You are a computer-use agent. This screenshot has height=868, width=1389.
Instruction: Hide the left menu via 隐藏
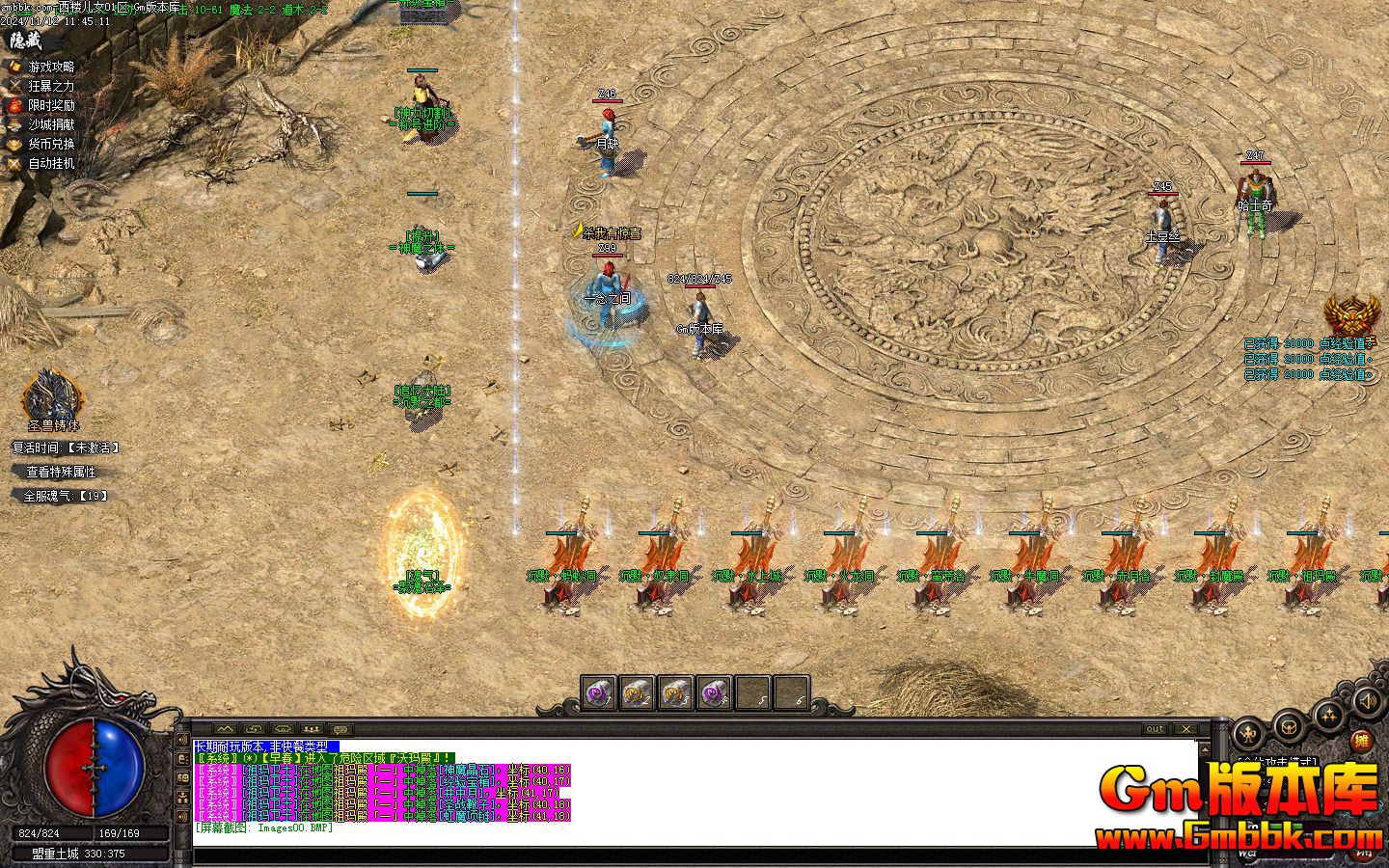26,41
